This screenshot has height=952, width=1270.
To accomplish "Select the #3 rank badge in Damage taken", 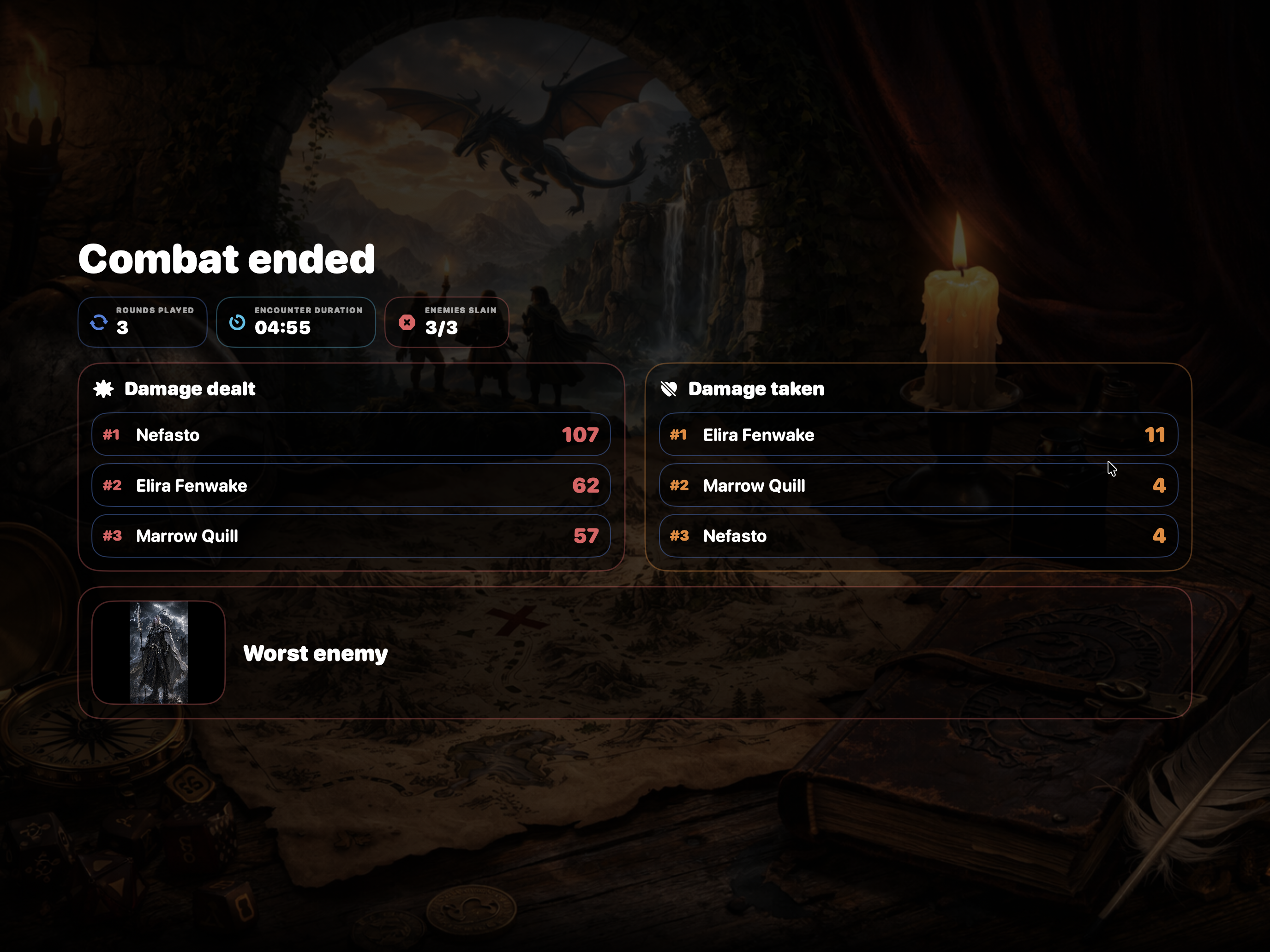I will coord(680,536).
